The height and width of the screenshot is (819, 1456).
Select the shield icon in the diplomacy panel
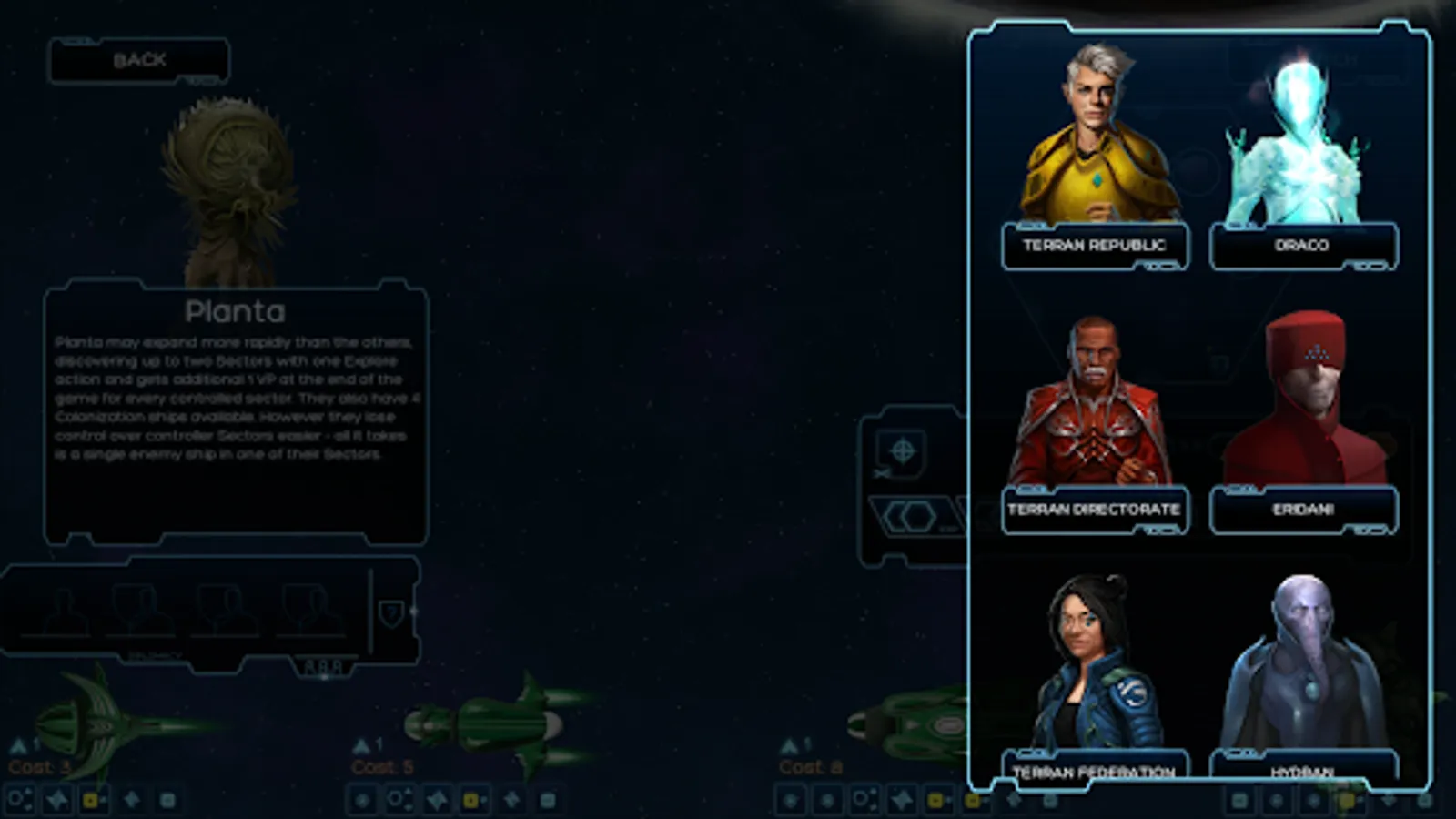[391, 612]
